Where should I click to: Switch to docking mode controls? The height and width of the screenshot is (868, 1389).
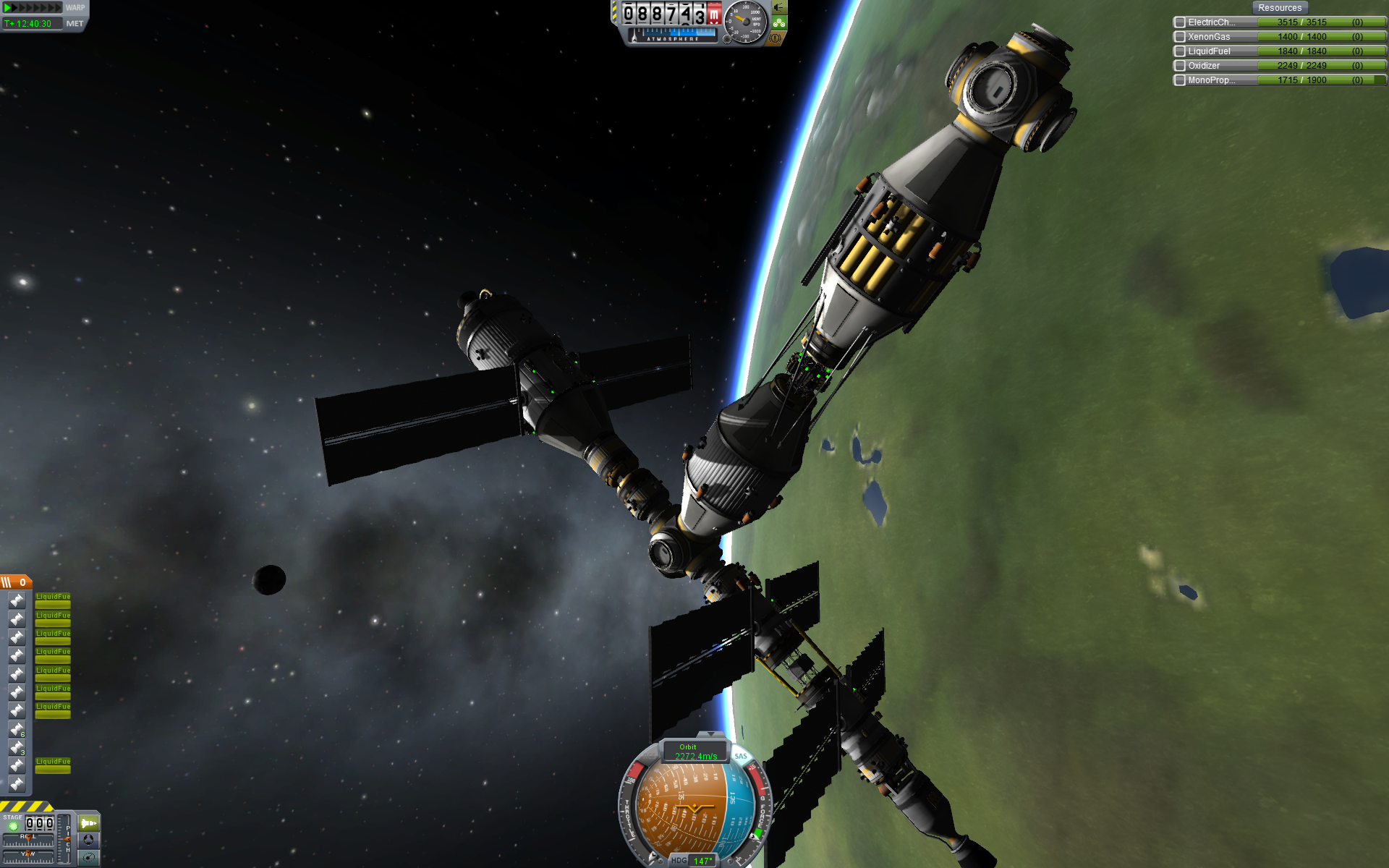(x=88, y=840)
